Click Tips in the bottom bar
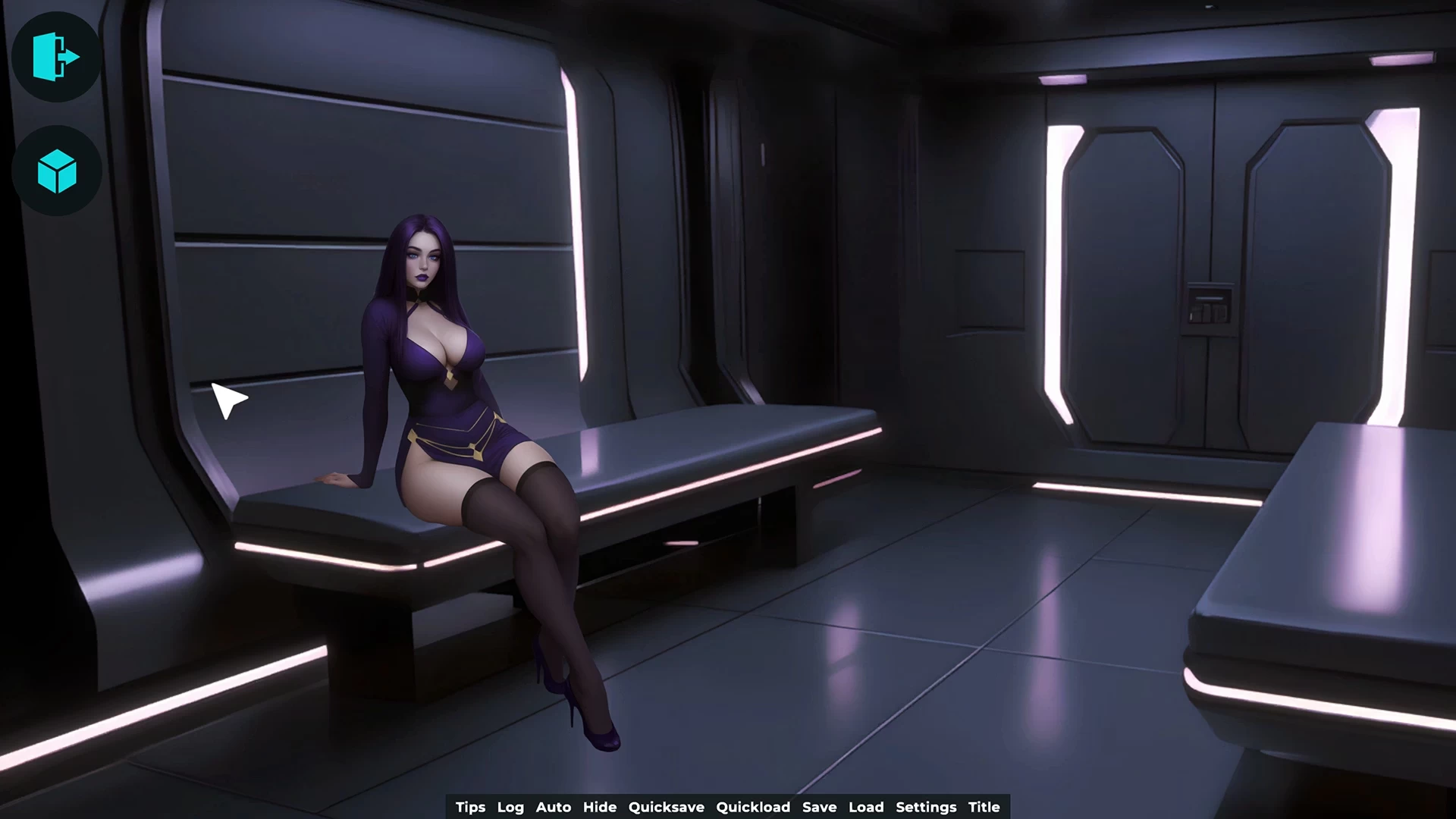Viewport: 1456px width, 819px height. 469,807
